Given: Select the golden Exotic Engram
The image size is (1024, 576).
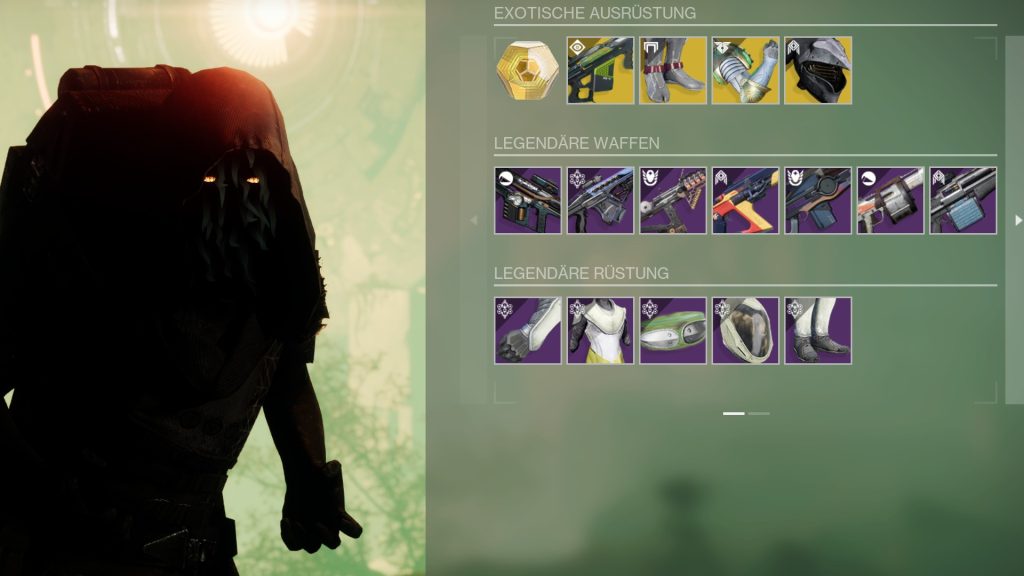Looking at the screenshot, I should click(528, 70).
